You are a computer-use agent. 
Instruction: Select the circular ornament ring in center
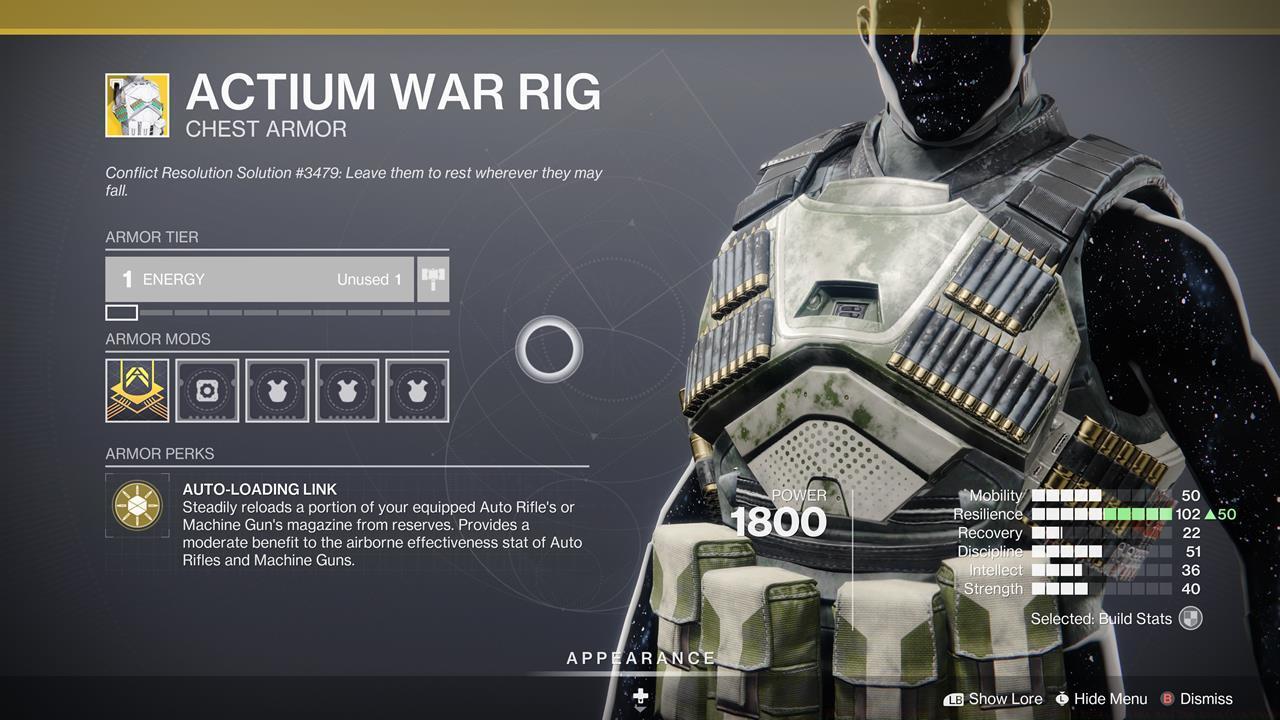click(x=549, y=349)
